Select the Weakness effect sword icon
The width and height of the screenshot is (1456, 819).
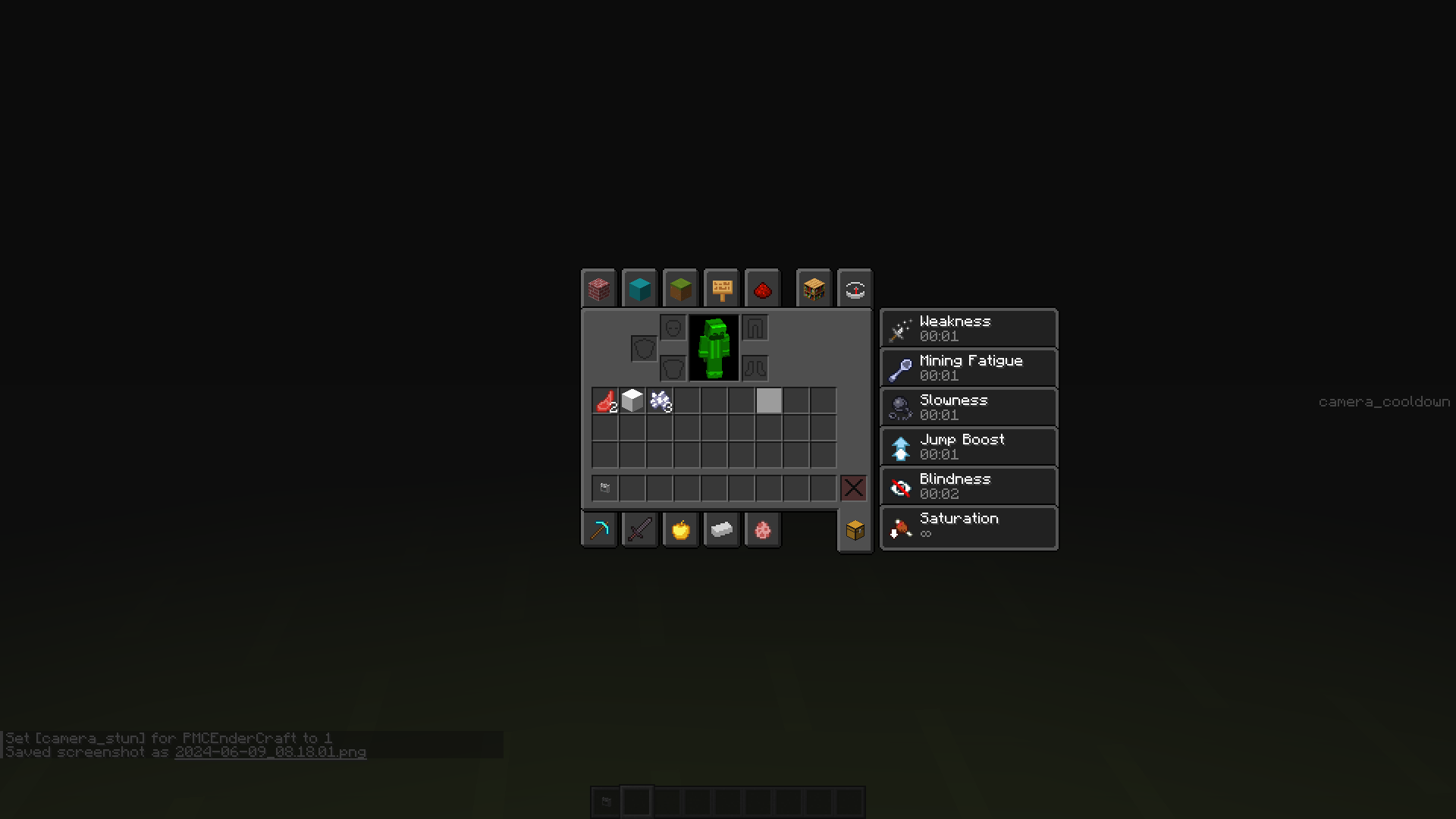(900, 328)
